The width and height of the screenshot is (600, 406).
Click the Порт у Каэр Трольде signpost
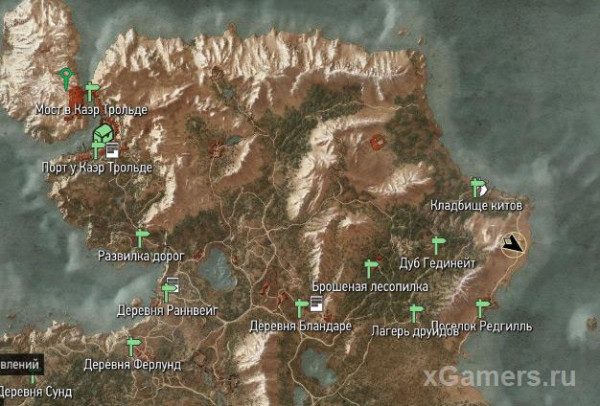pos(97,149)
